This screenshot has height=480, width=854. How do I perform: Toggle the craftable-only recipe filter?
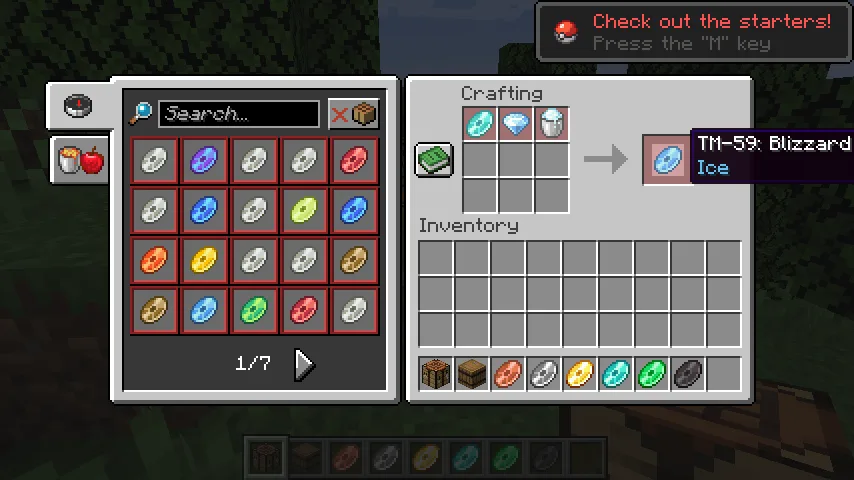click(x=354, y=114)
